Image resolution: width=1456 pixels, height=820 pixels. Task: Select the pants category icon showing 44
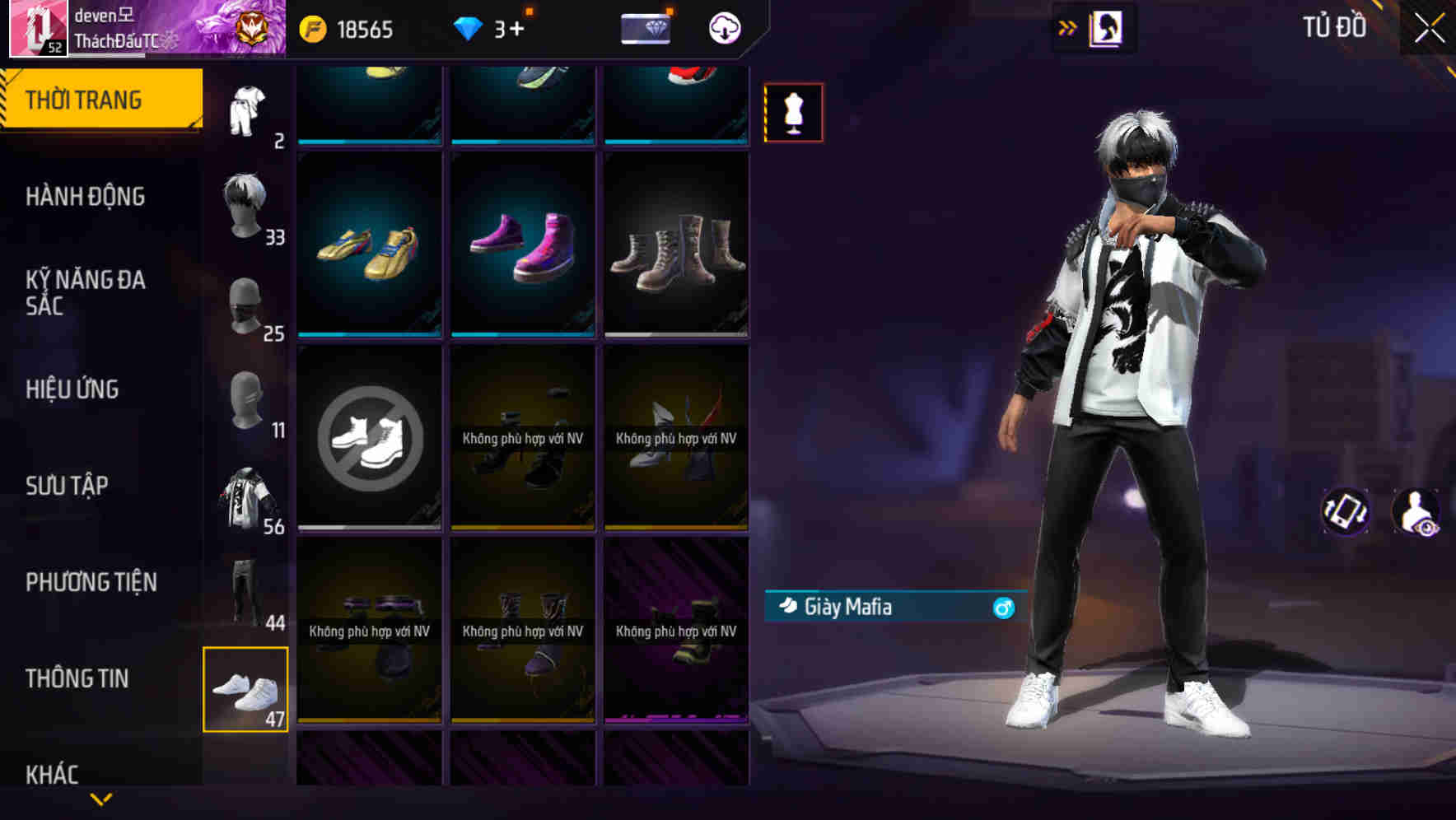click(x=246, y=591)
